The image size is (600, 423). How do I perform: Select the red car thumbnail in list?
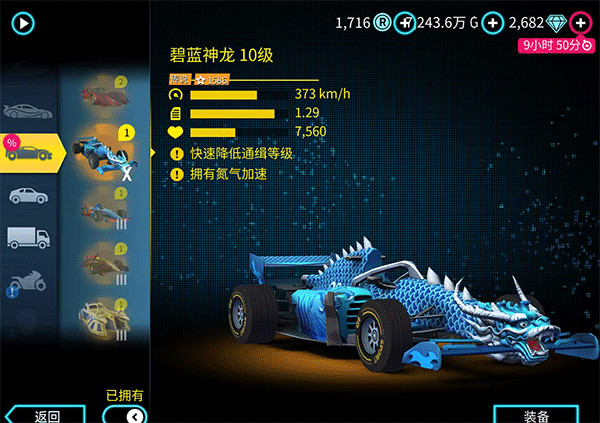(x=105, y=96)
